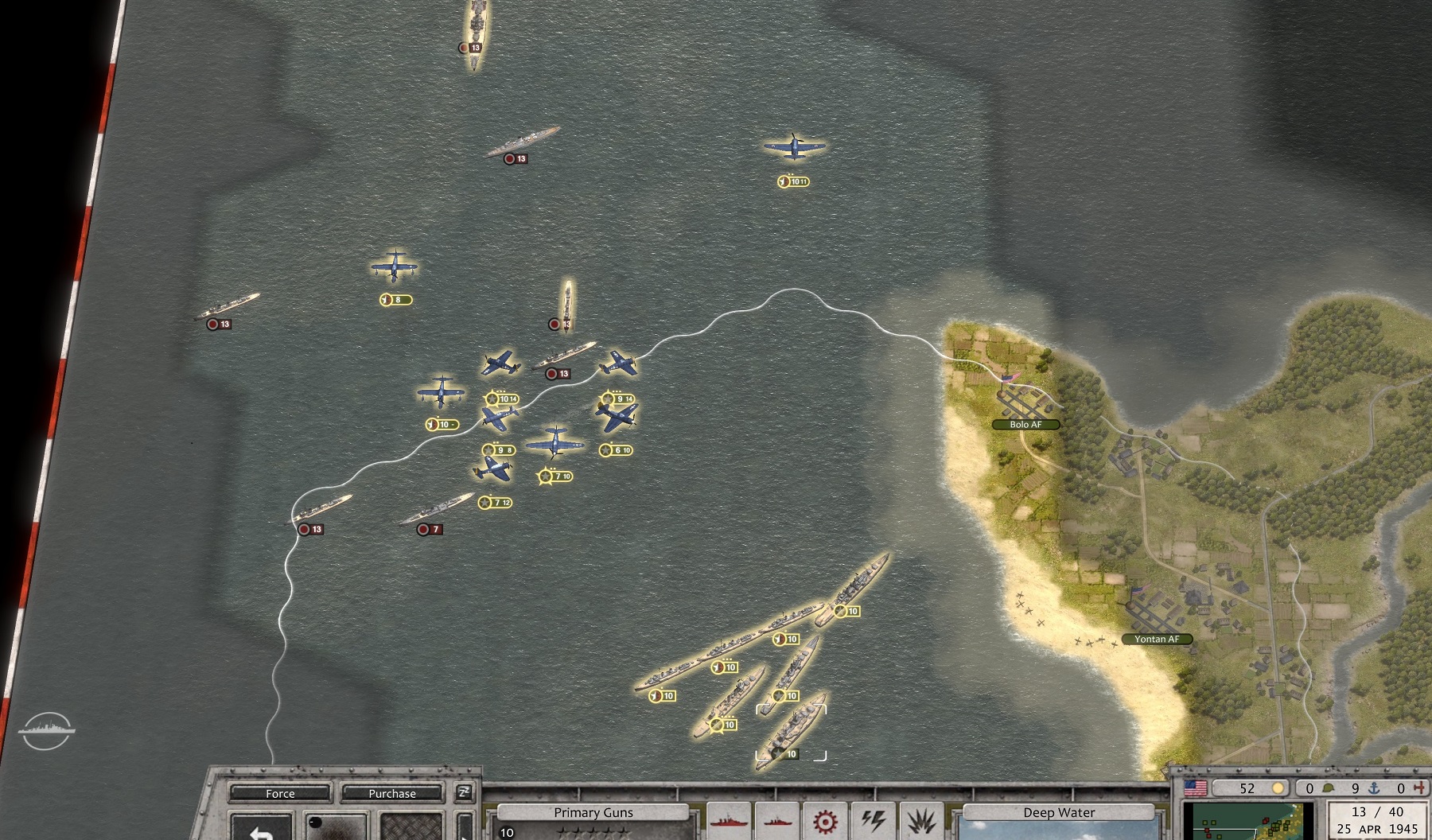Click the red gear icon in the action bar
Screen dimensions: 1432x840
tap(825, 821)
